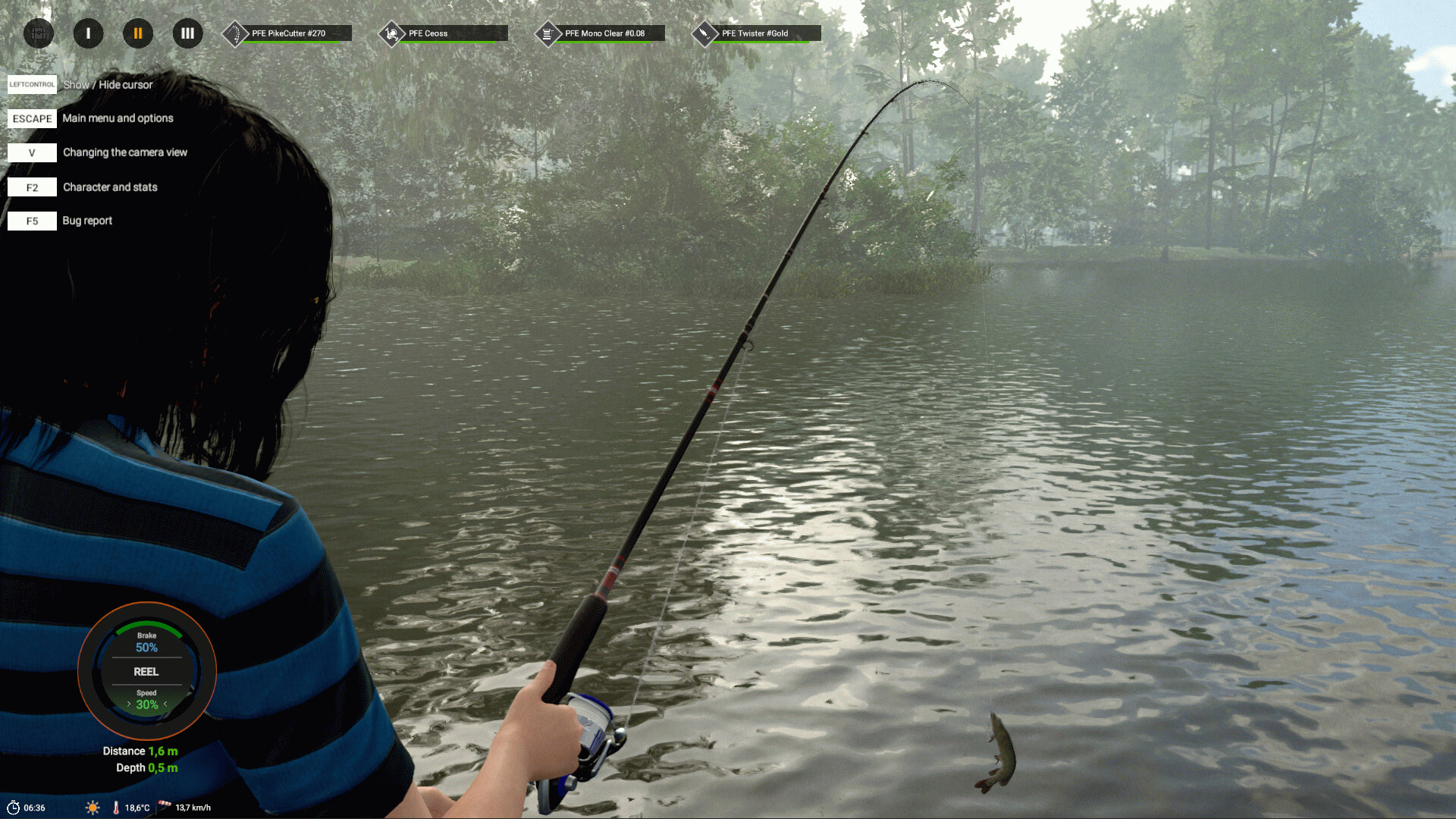This screenshot has height=819, width=1456.
Task: Open the tackle box inventory icon
Action: click(x=39, y=33)
